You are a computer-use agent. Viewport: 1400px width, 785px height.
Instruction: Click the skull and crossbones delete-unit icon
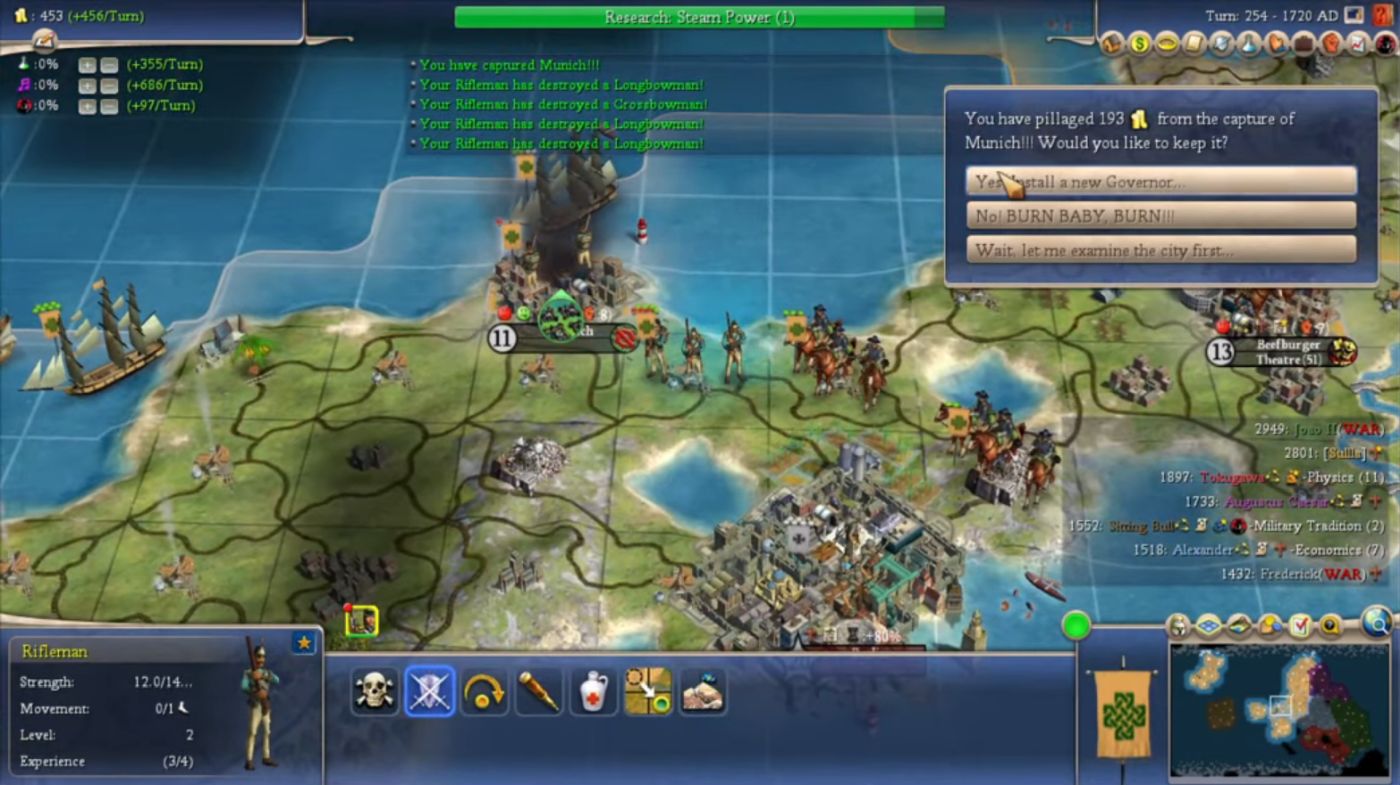[374, 691]
